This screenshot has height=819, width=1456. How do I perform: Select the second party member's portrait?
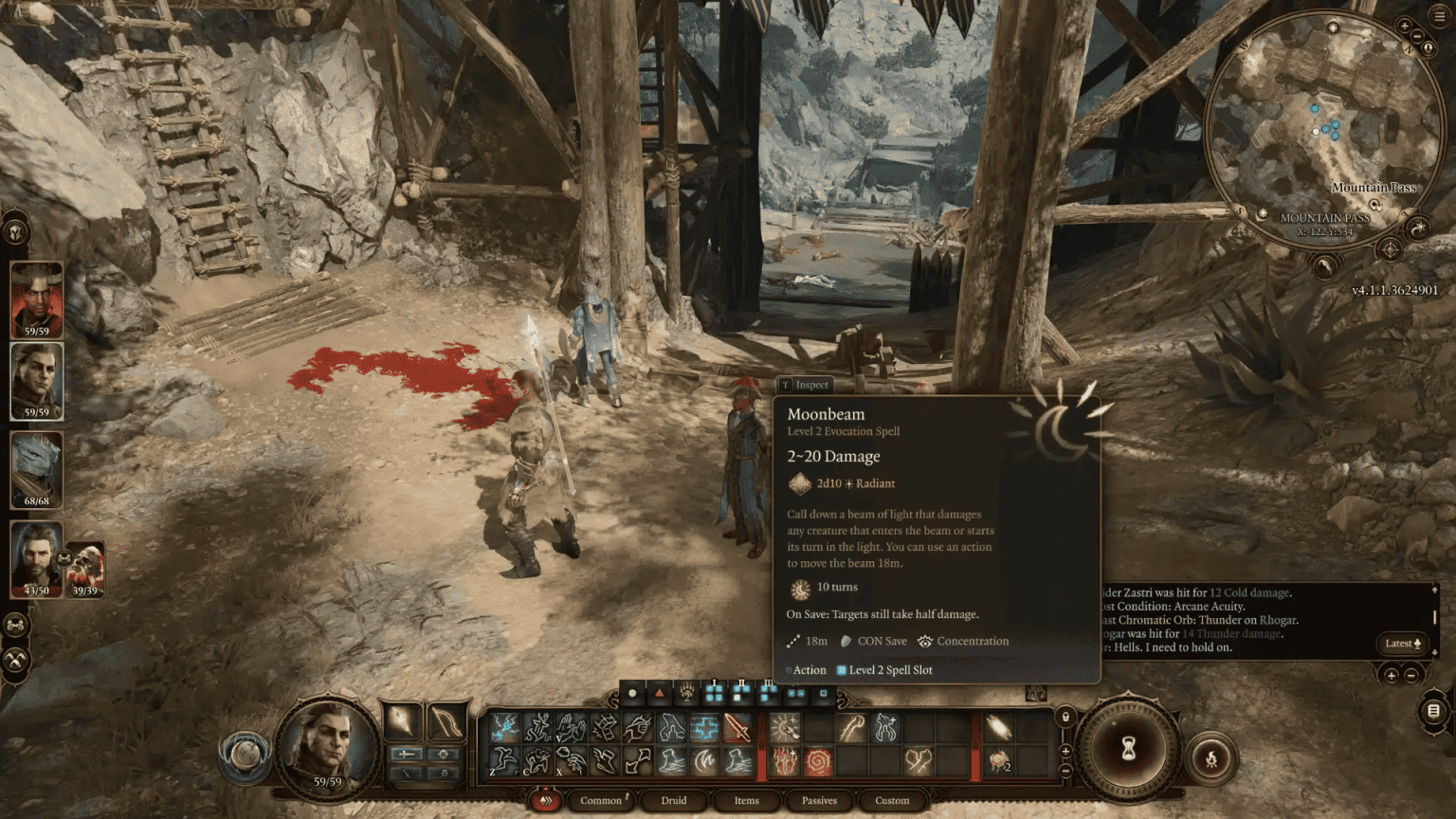[36, 382]
